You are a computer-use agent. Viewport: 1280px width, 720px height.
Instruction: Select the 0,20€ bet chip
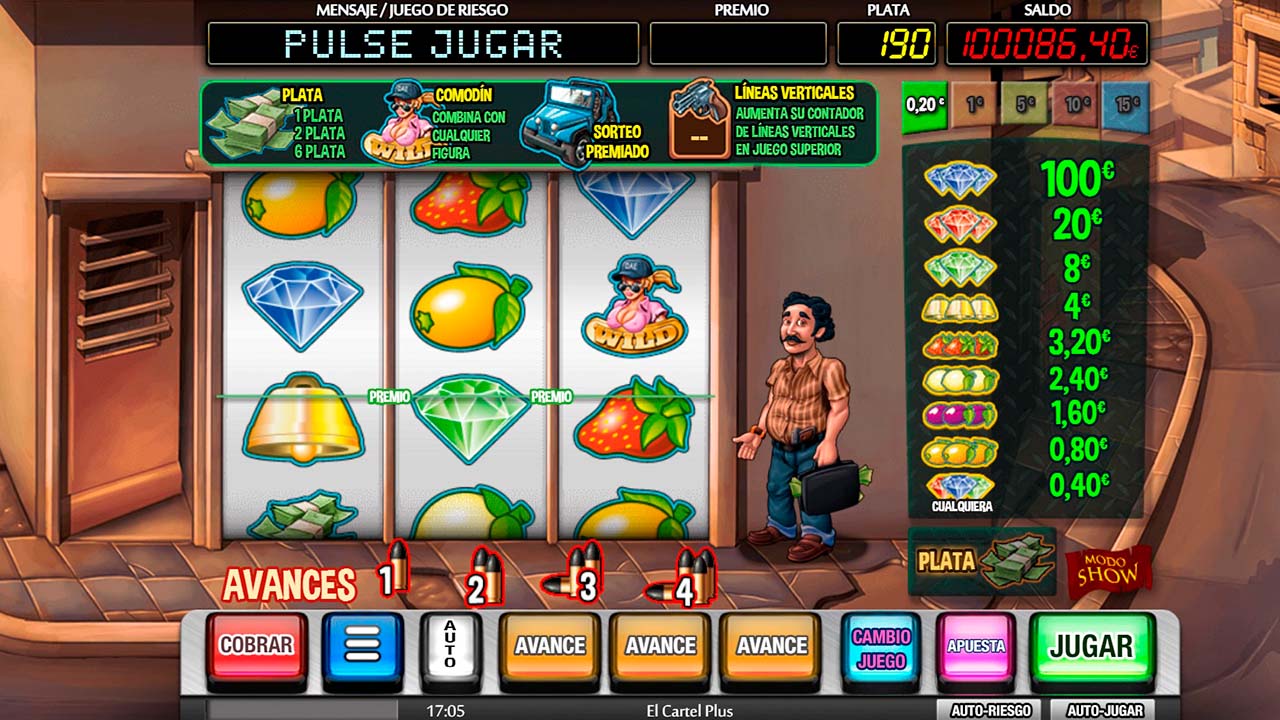[925, 105]
